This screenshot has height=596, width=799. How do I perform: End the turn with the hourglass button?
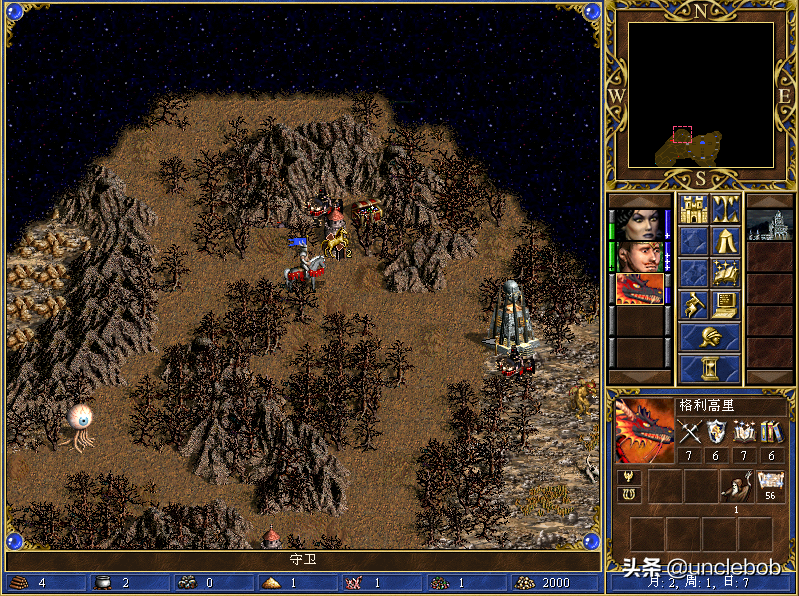(710, 368)
